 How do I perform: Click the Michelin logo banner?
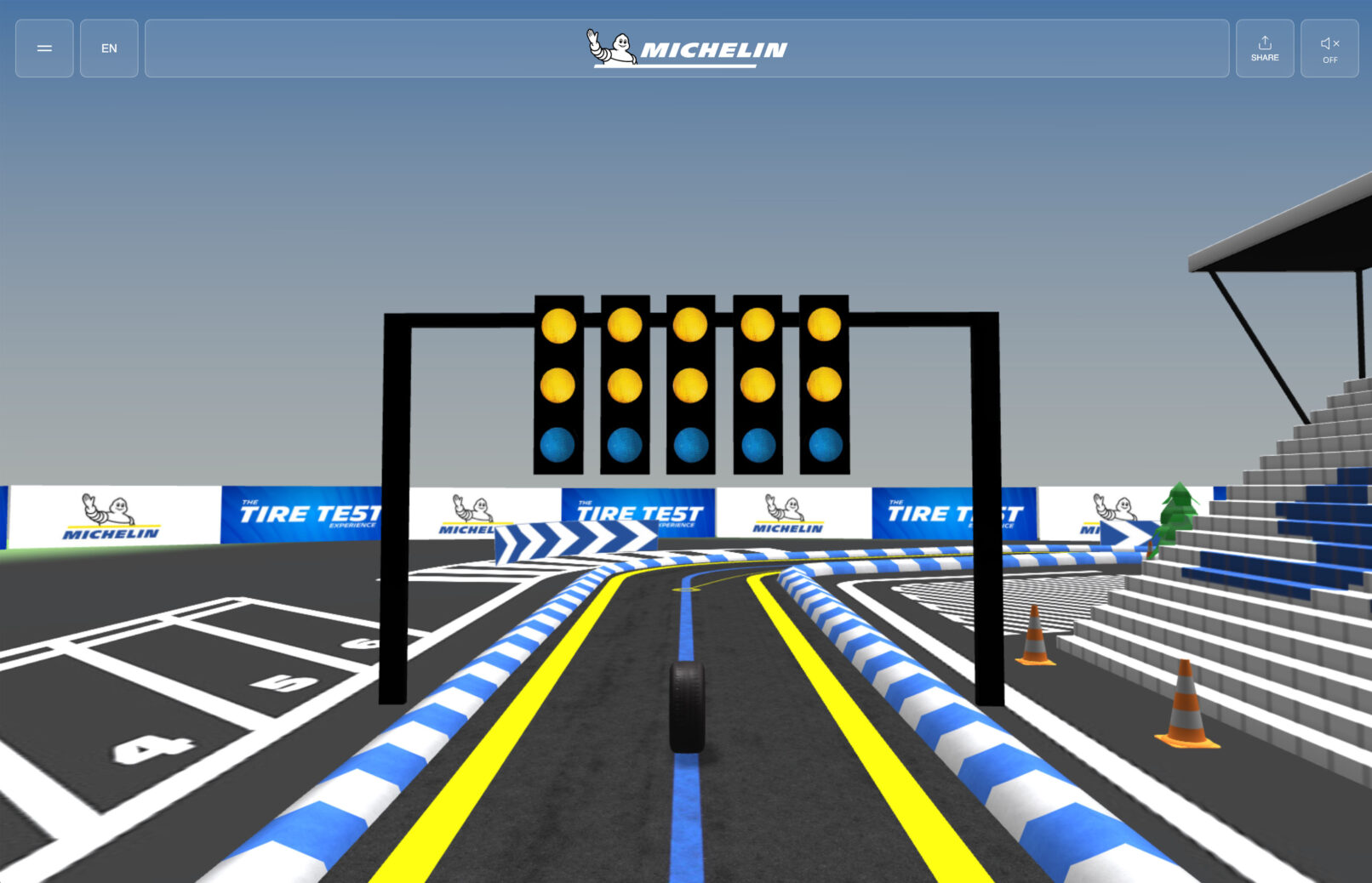pyautogui.click(x=686, y=48)
